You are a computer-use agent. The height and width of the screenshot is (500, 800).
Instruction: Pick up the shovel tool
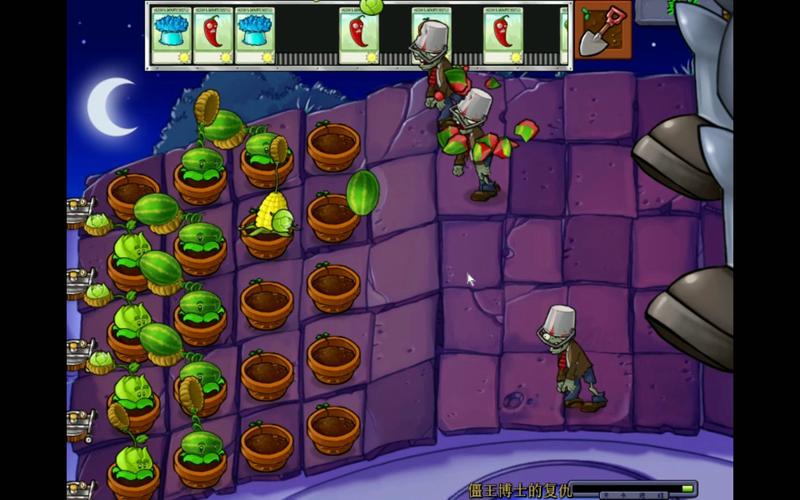point(602,30)
